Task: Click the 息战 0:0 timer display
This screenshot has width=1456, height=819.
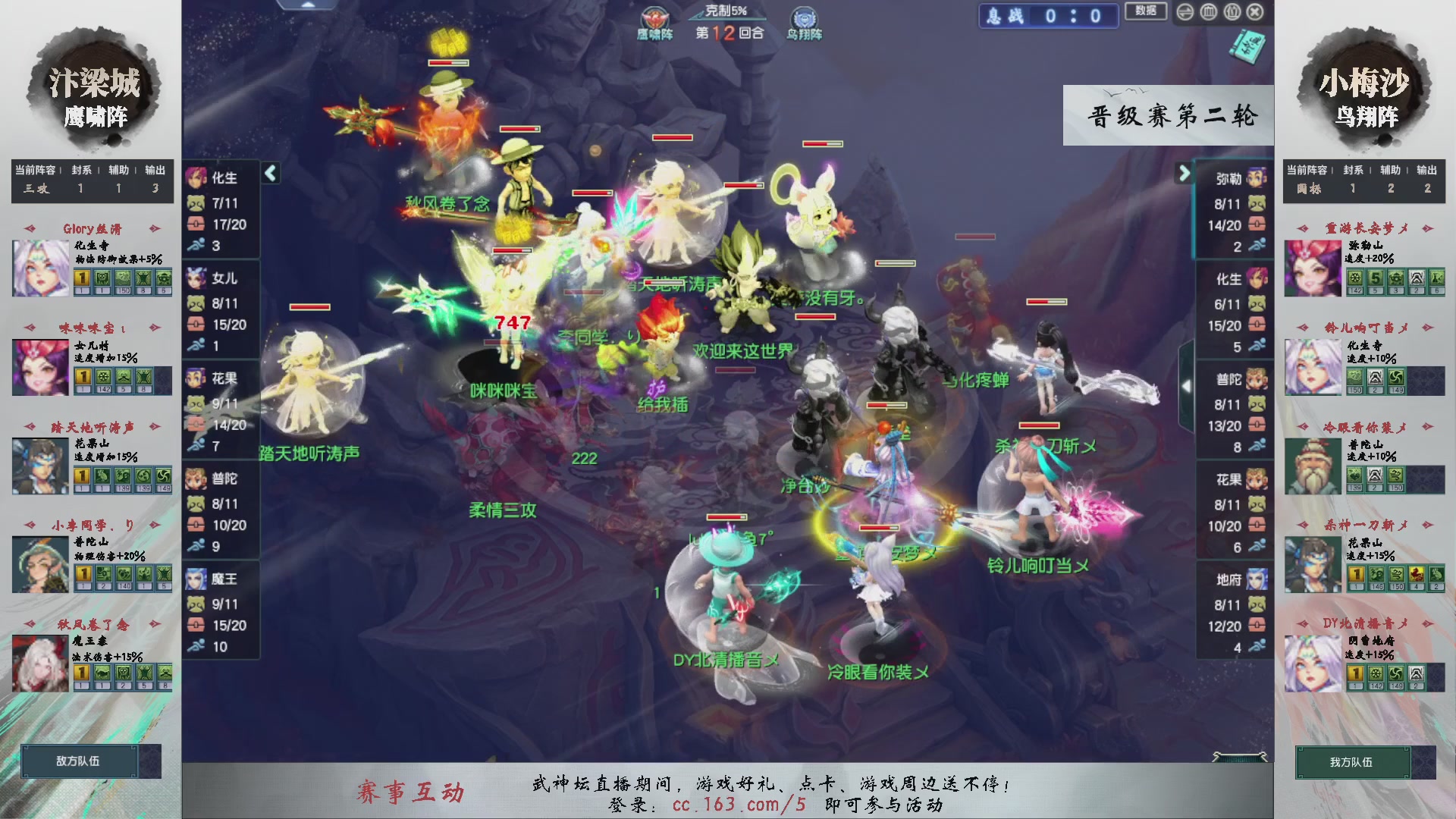Action: [1048, 16]
